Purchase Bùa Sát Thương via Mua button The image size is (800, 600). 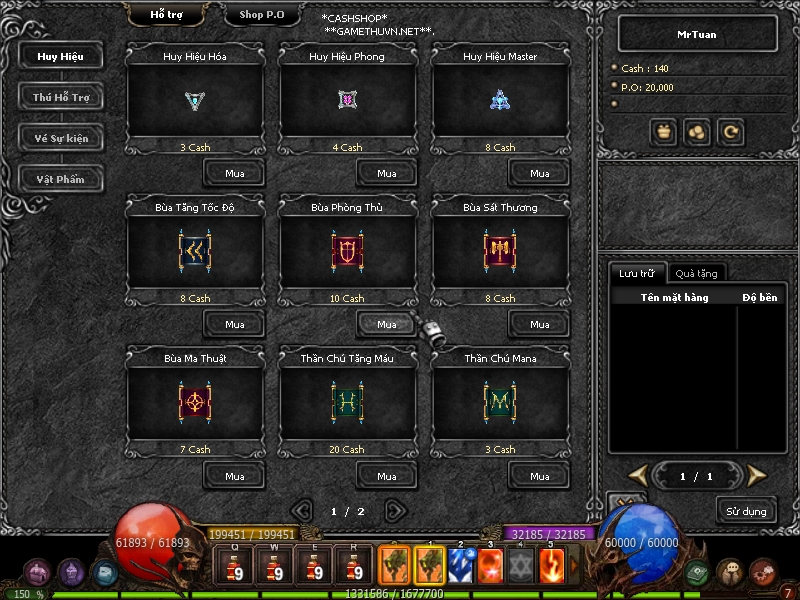[539, 324]
